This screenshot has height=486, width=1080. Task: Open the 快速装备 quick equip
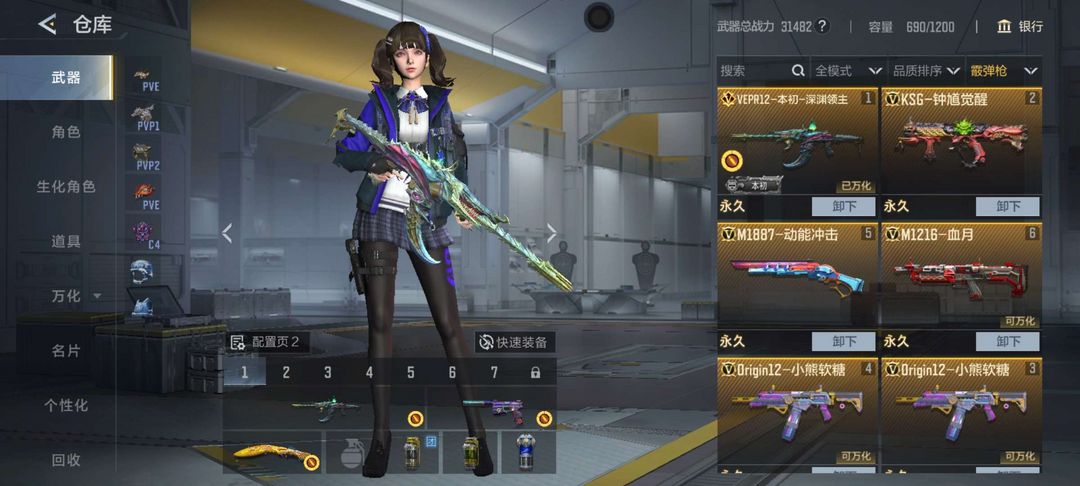513,342
